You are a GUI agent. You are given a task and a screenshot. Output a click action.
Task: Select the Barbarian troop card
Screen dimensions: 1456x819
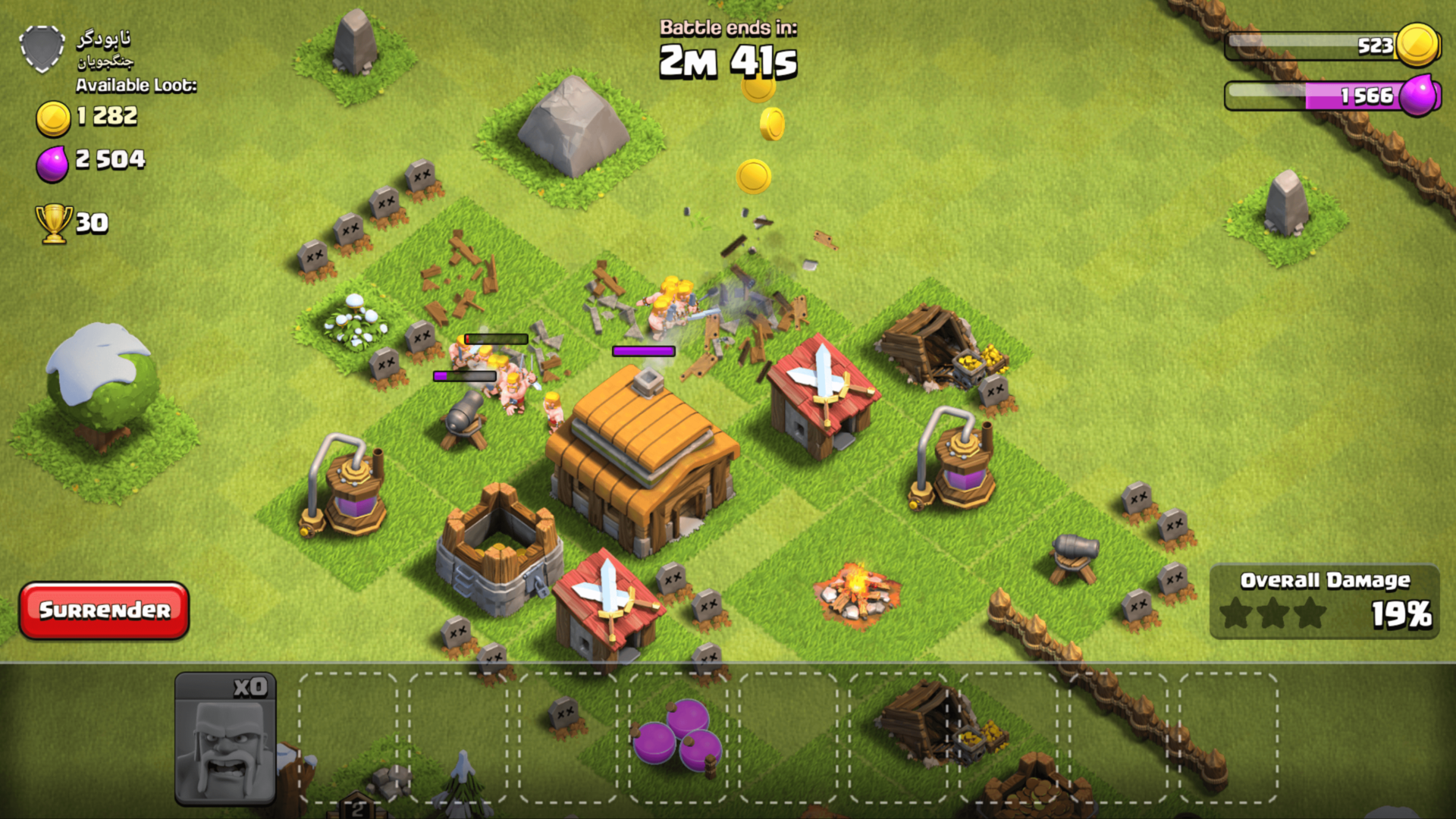[x=226, y=743]
